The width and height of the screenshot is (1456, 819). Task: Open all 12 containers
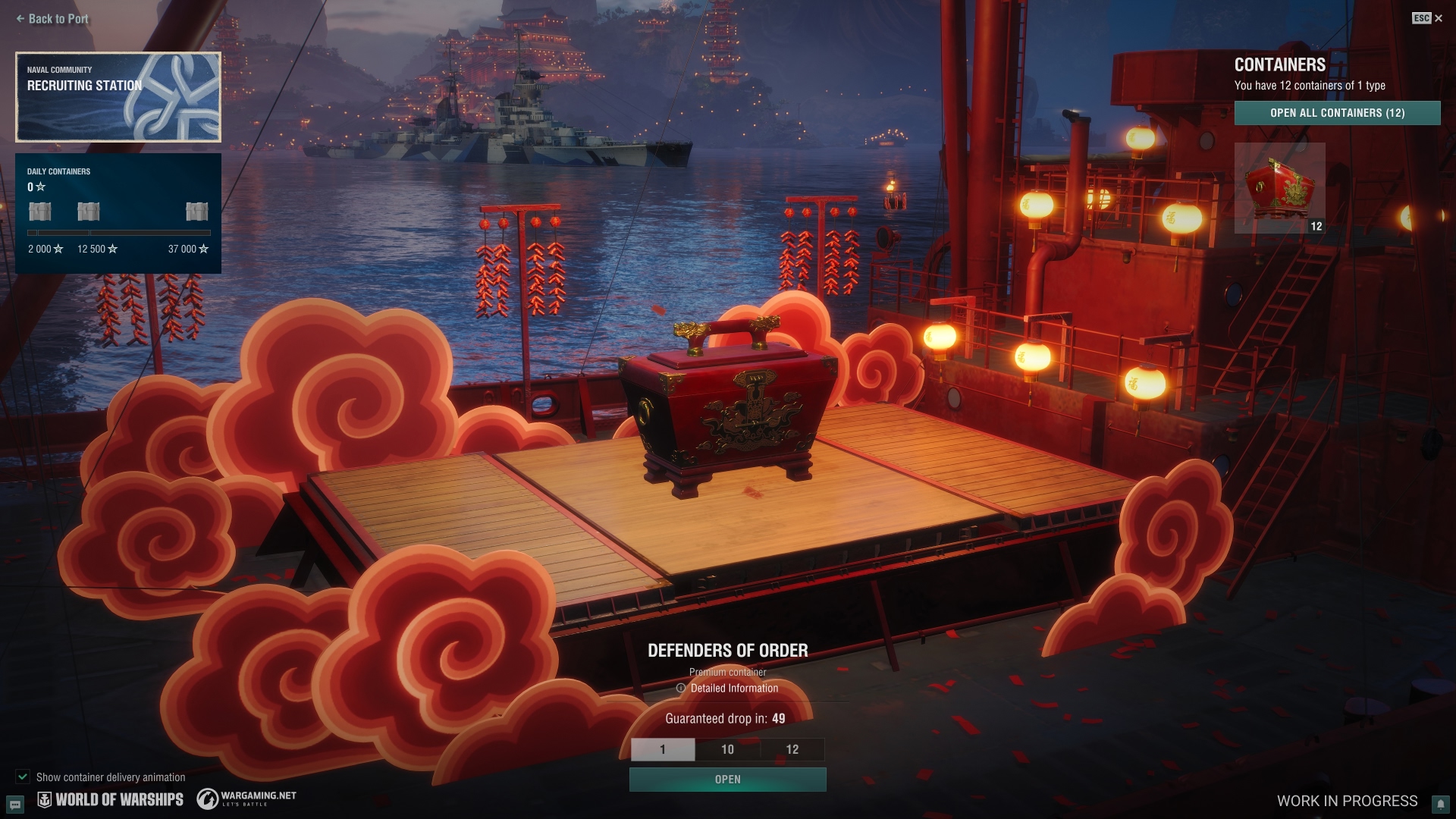[1337, 113]
